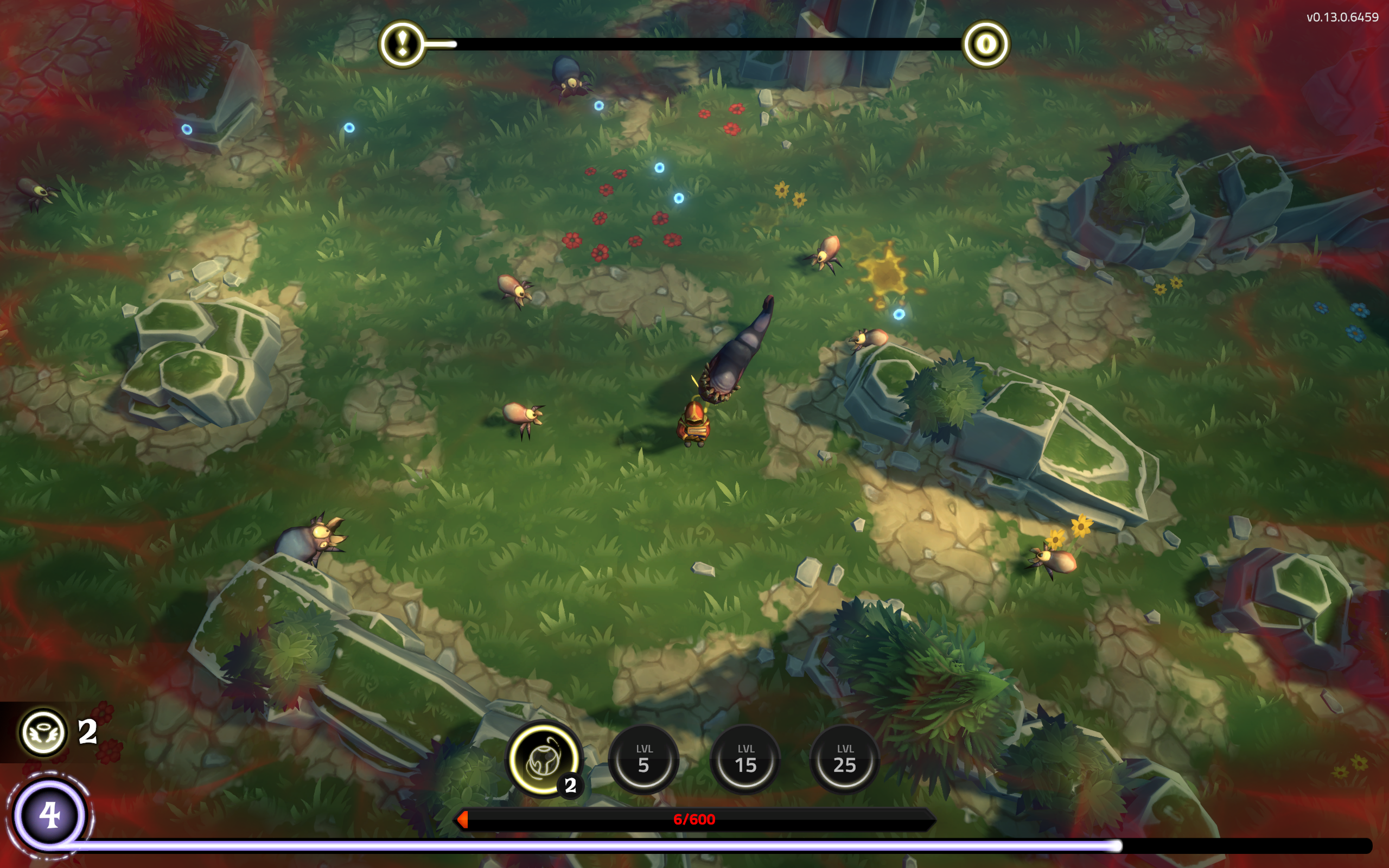Click the angel halo revive counter icon
This screenshot has width=1389, height=868.
(43, 732)
